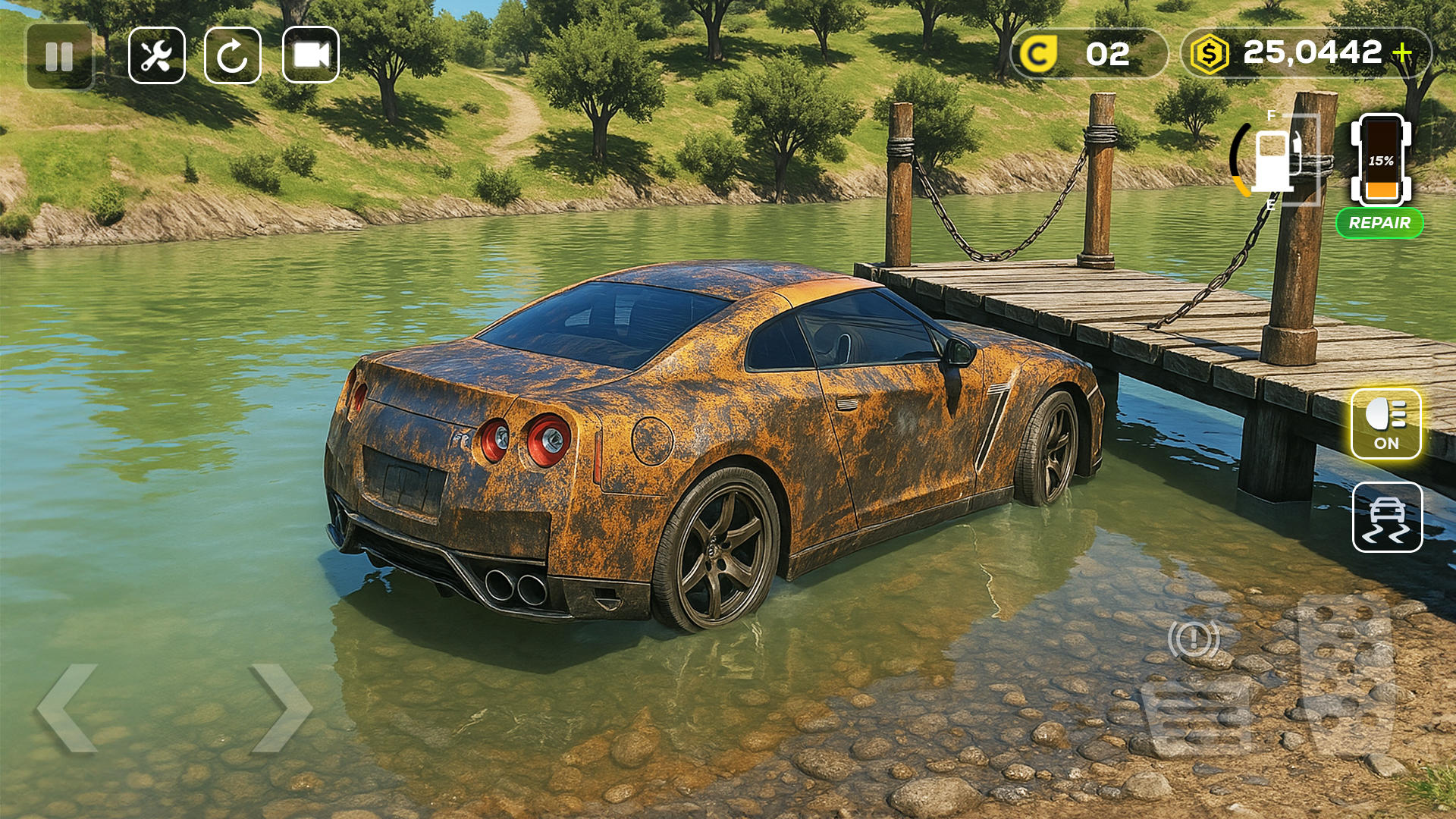Pause the game
The width and height of the screenshot is (1456, 819).
(59, 56)
